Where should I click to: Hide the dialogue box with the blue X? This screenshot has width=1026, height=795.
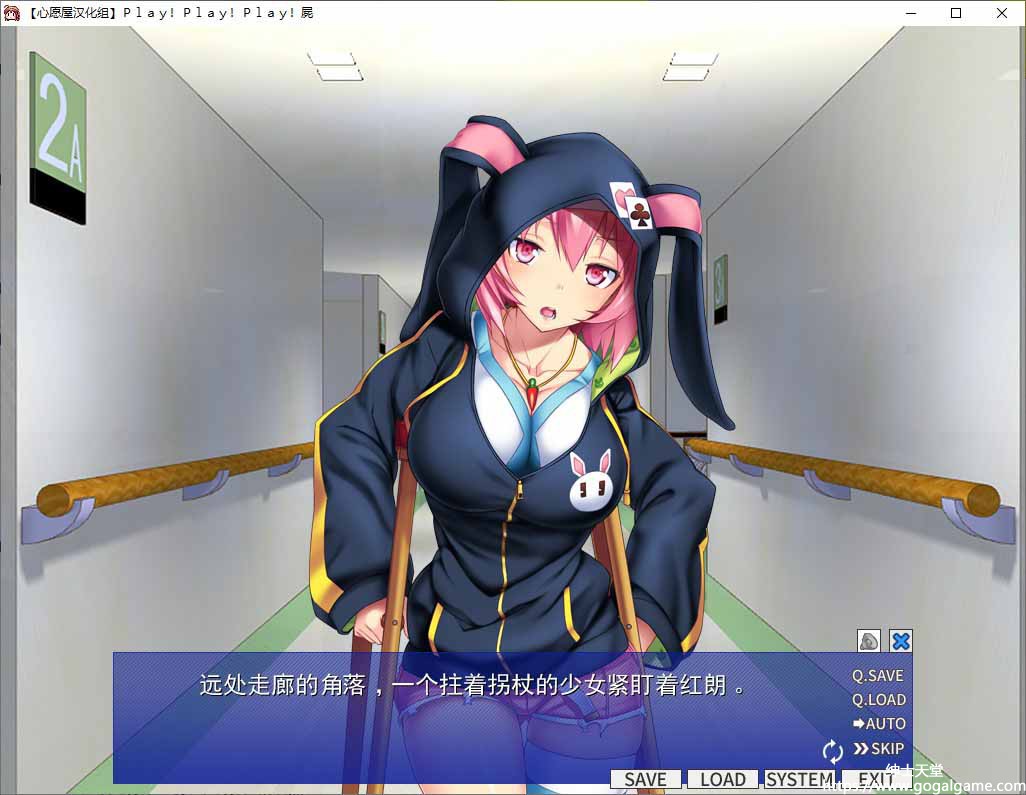pos(901,641)
